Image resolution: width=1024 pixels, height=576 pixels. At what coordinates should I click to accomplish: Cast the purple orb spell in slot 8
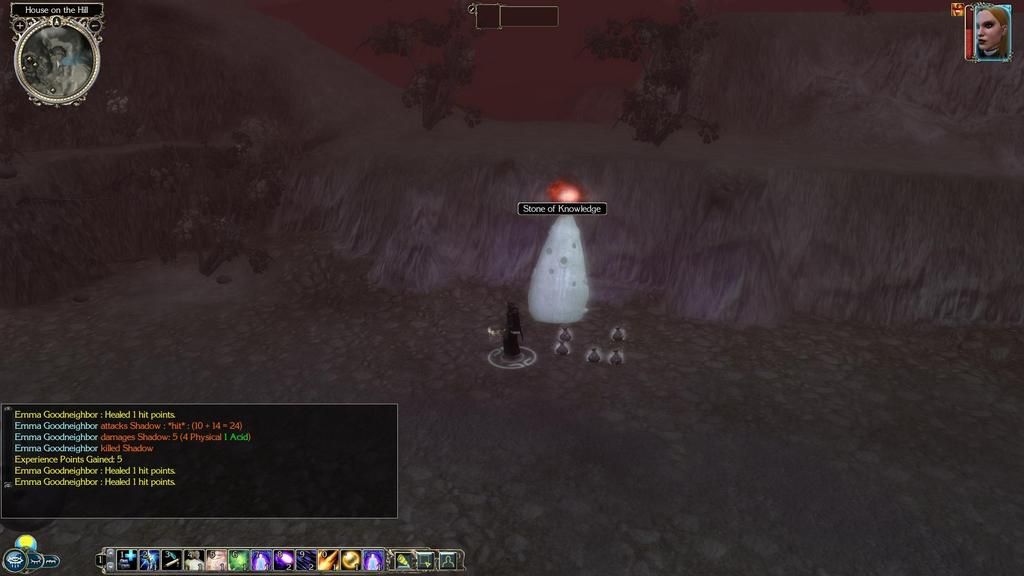pos(283,560)
